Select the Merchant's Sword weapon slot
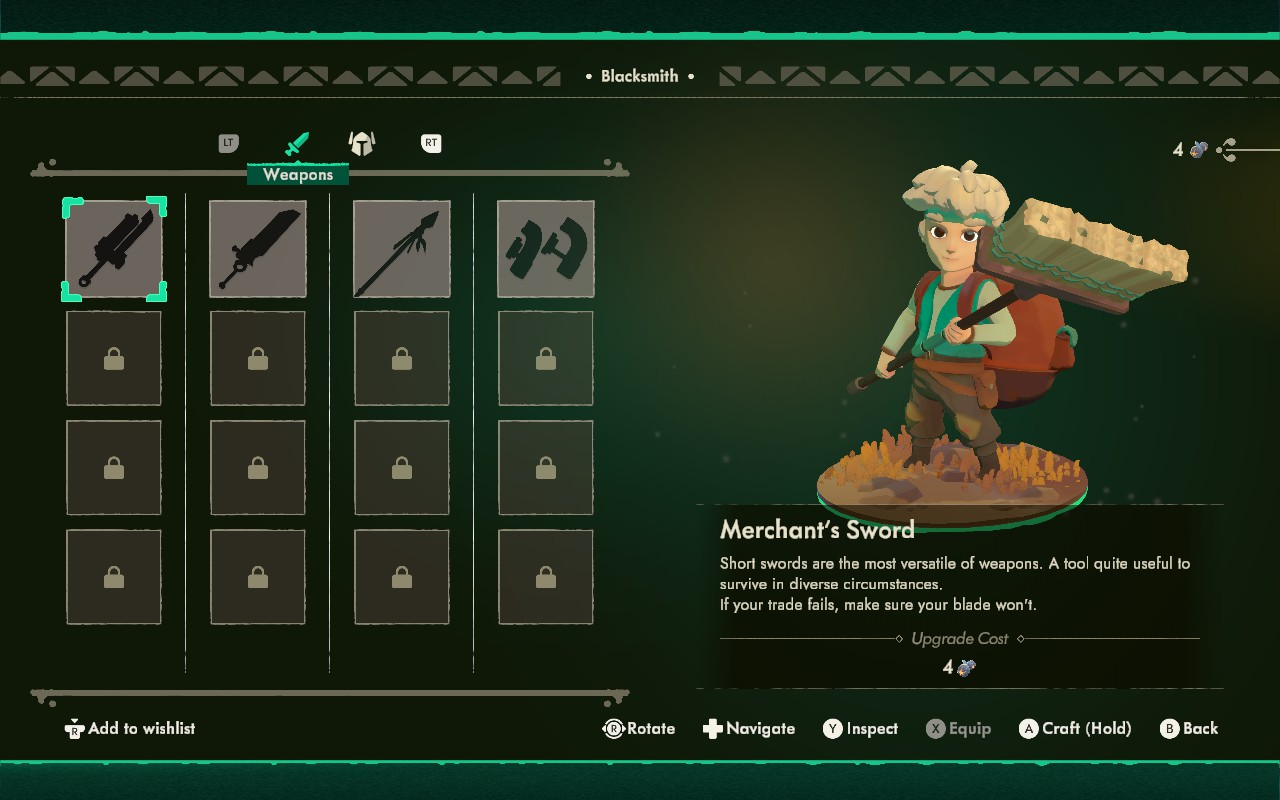Image resolution: width=1280 pixels, height=800 pixels. point(114,249)
